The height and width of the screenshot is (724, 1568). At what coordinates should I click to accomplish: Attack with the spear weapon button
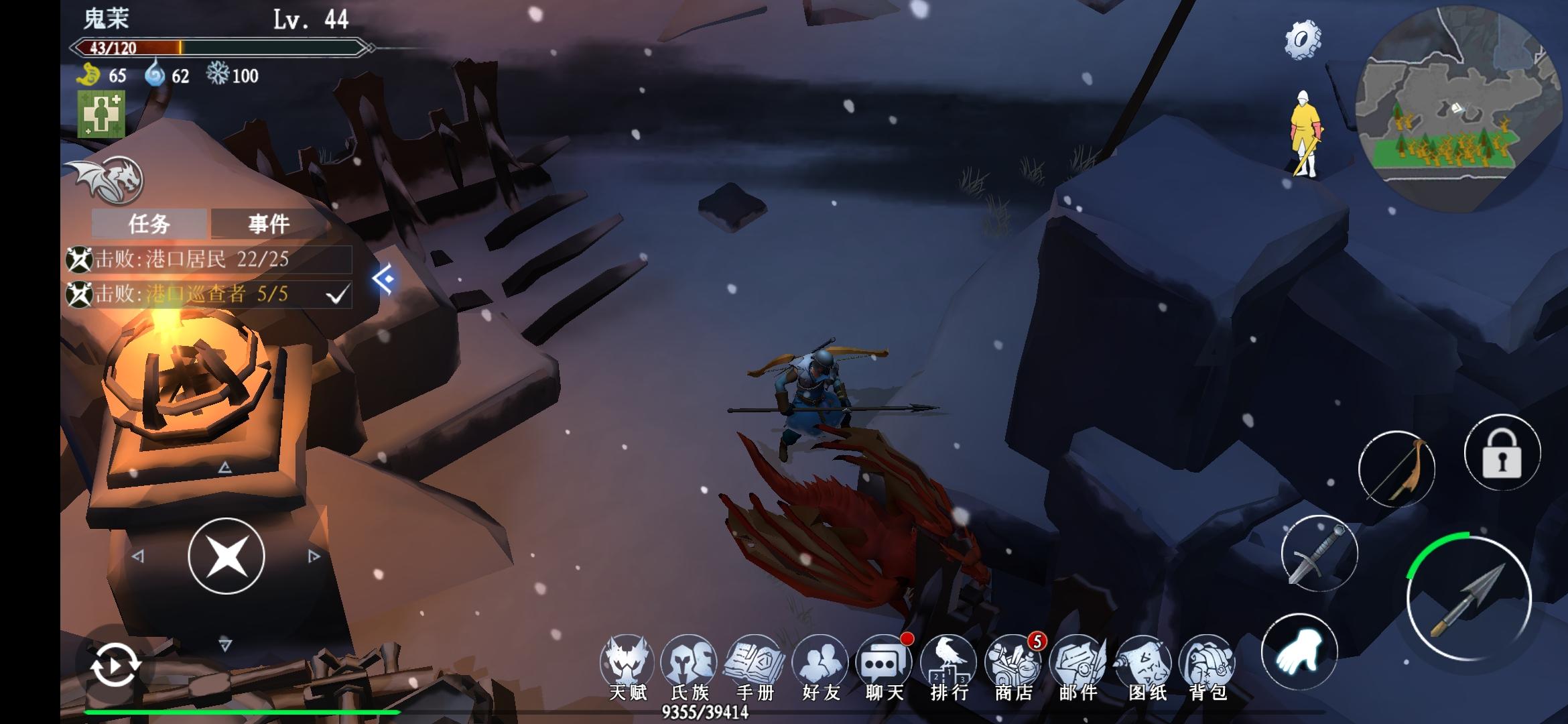1468,599
